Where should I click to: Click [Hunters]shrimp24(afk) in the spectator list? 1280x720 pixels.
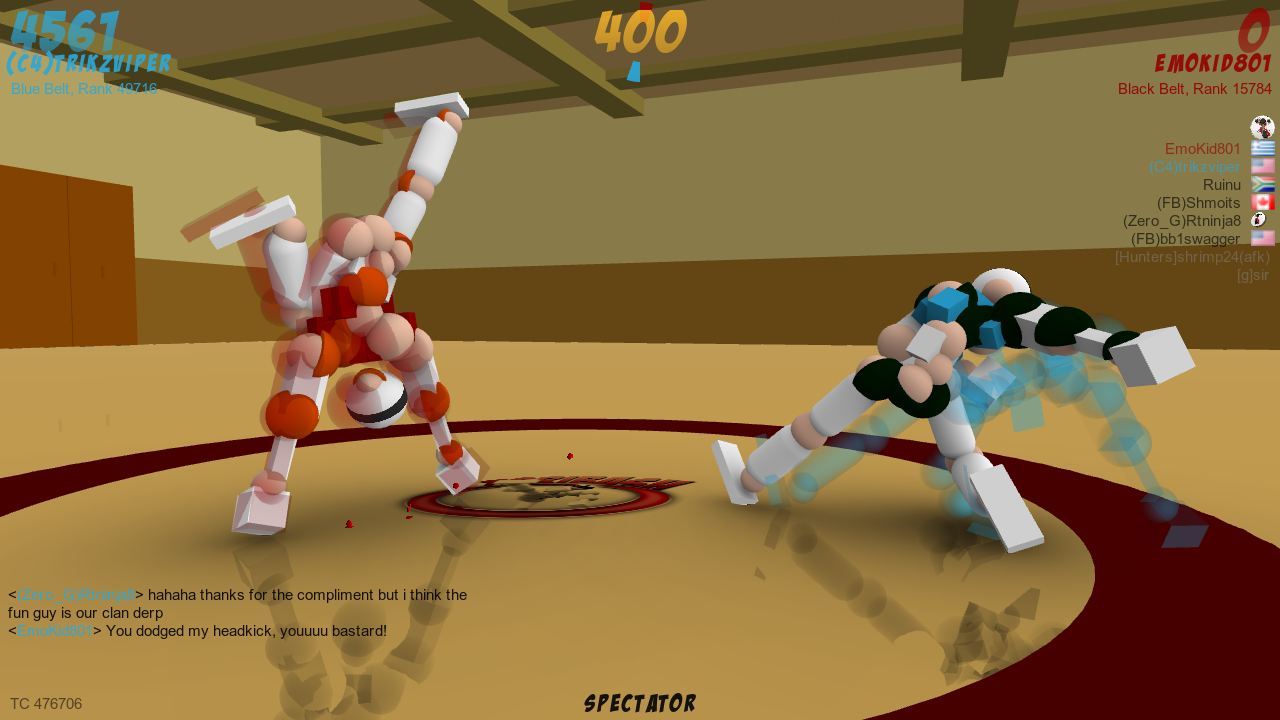pos(1192,257)
